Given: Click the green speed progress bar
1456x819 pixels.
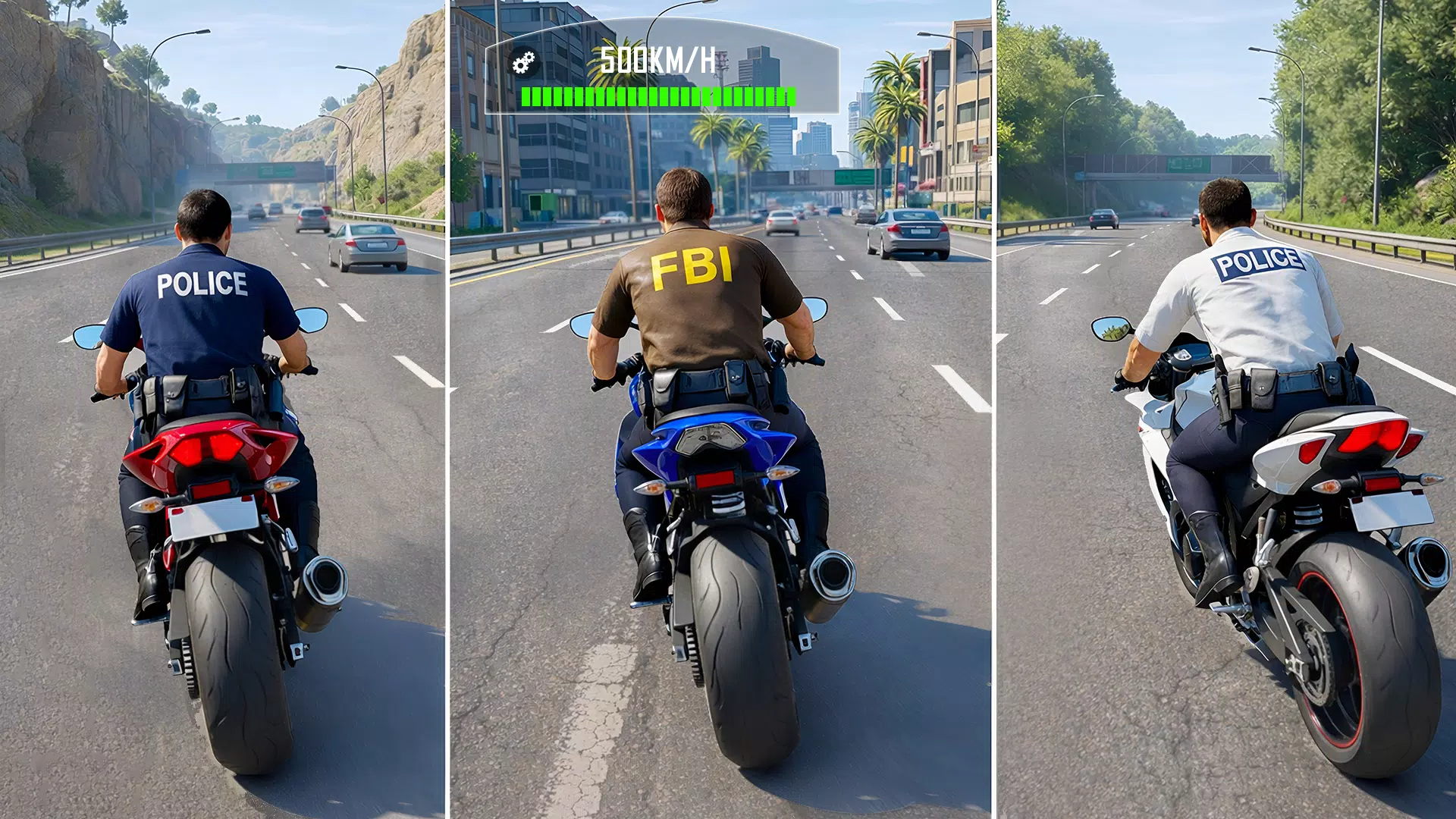Looking at the screenshot, I should tap(658, 97).
